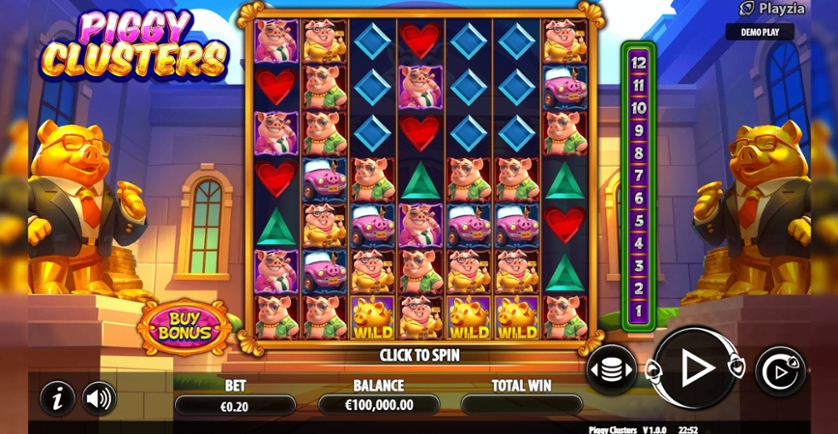The width and height of the screenshot is (838, 434).
Task: Click the Demo Play badge
Action: [760, 32]
